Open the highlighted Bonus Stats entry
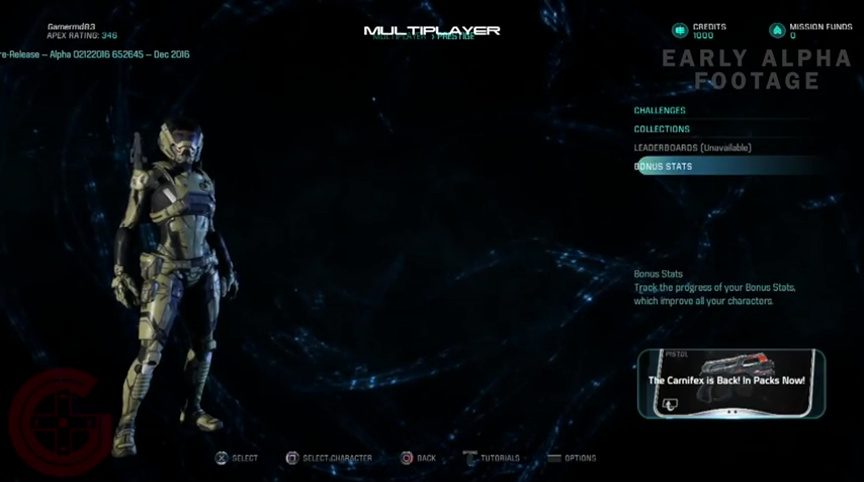Image resolution: width=864 pixels, height=482 pixels. [664, 167]
